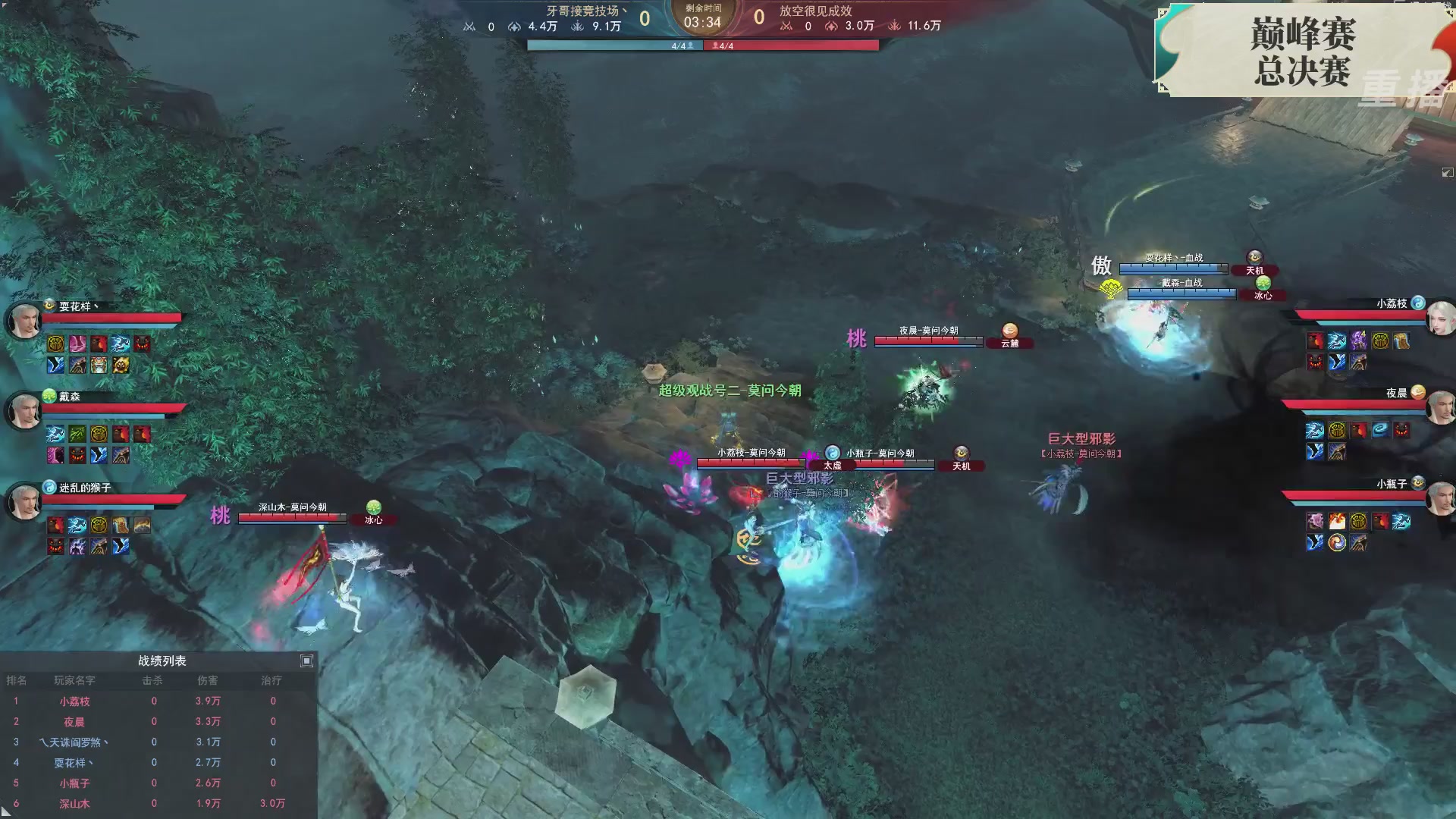Select 小荔枝's purple buff icon stacked x4

[1358, 340]
